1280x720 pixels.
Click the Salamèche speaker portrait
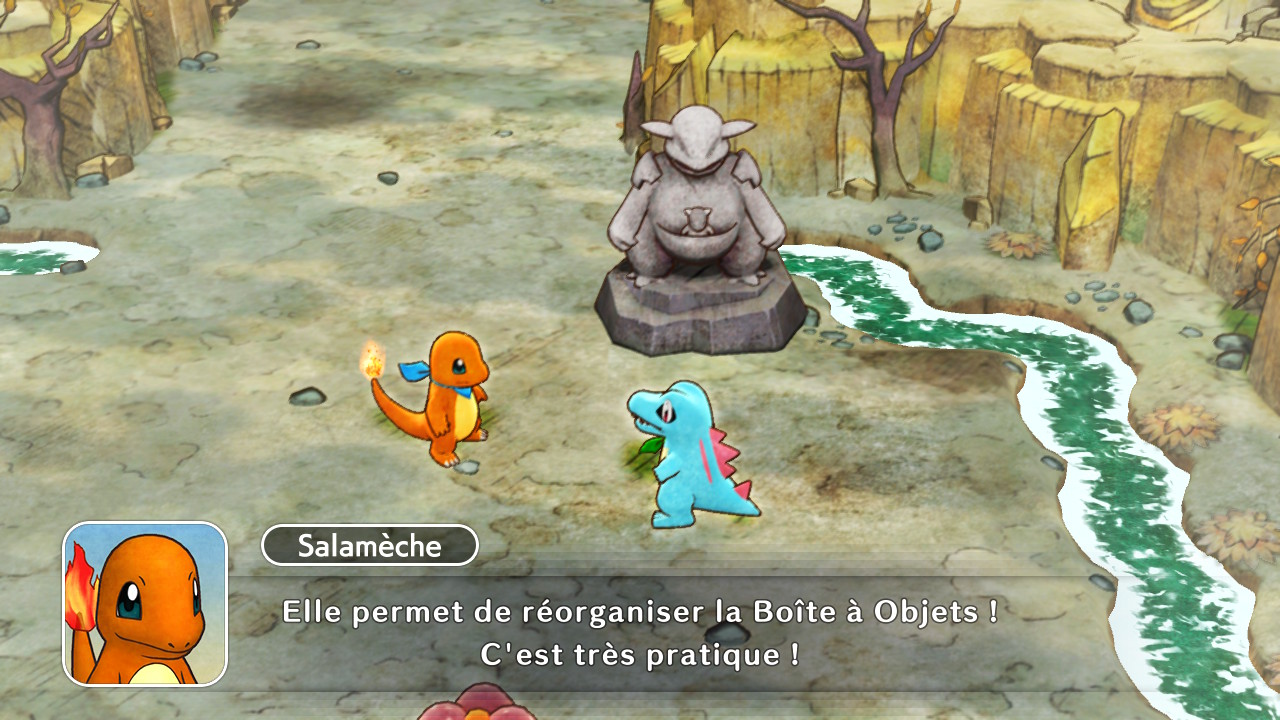tap(146, 604)
